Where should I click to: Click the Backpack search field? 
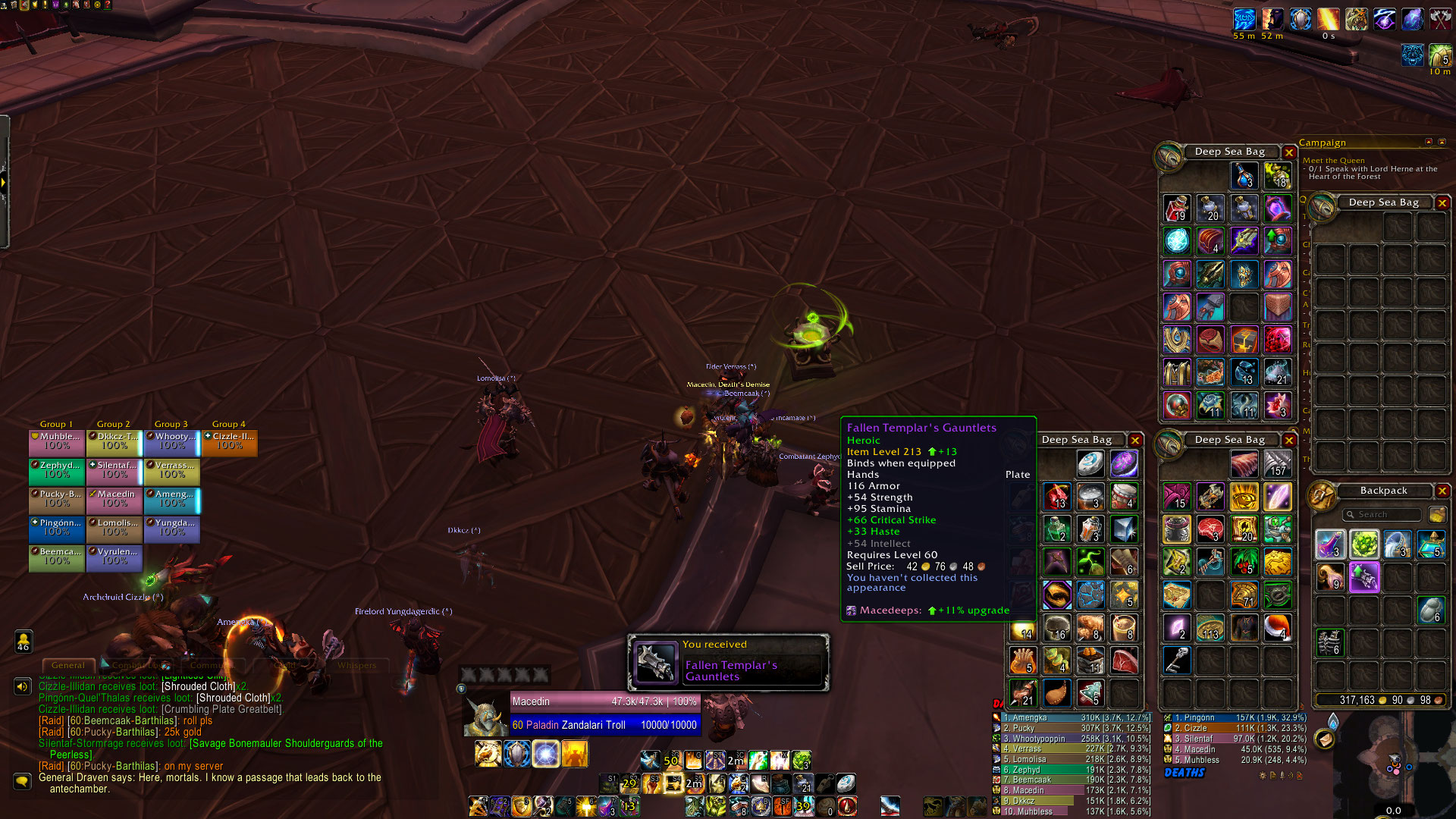1382,515
